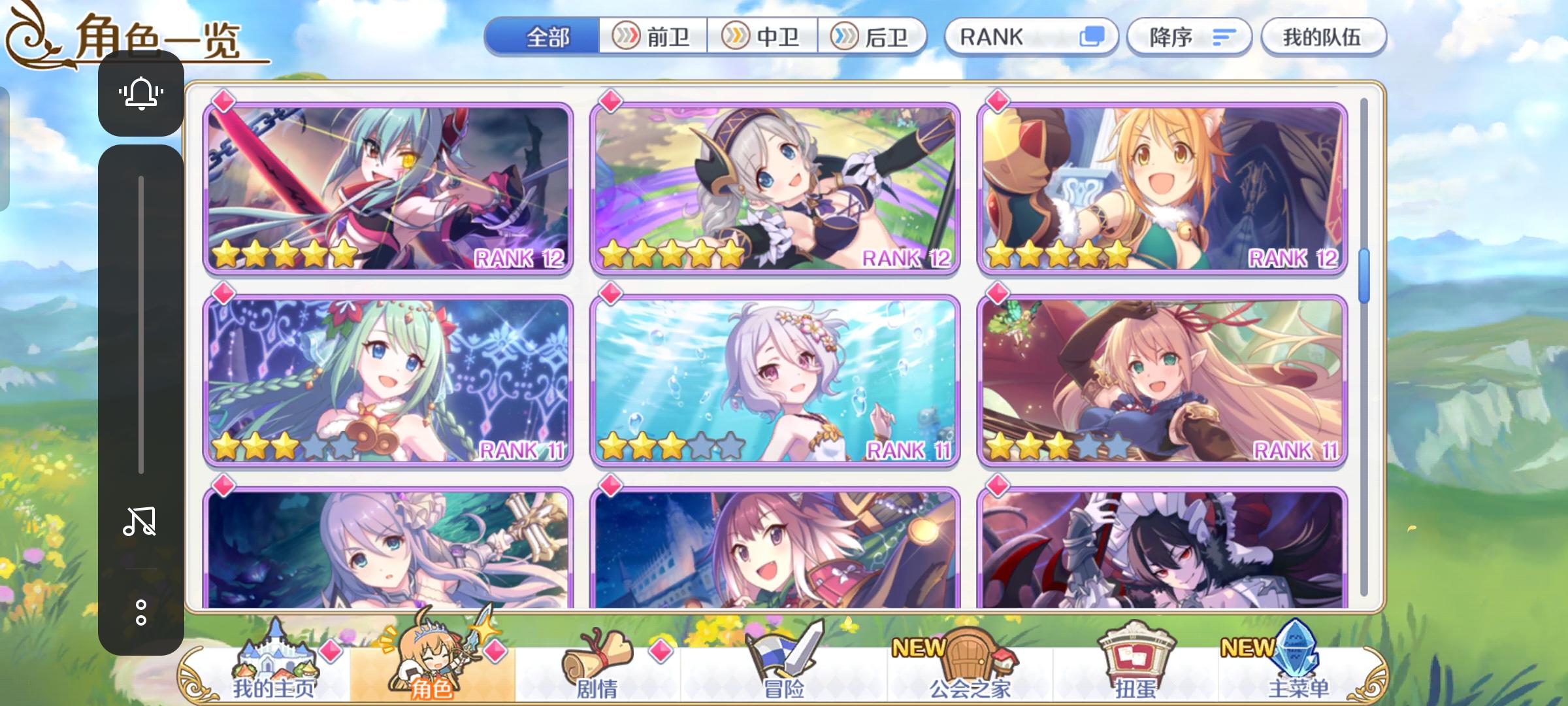Select the 全部 filter tab
The height and width of the screenshot is (706, 1568).
click(549, 37)
